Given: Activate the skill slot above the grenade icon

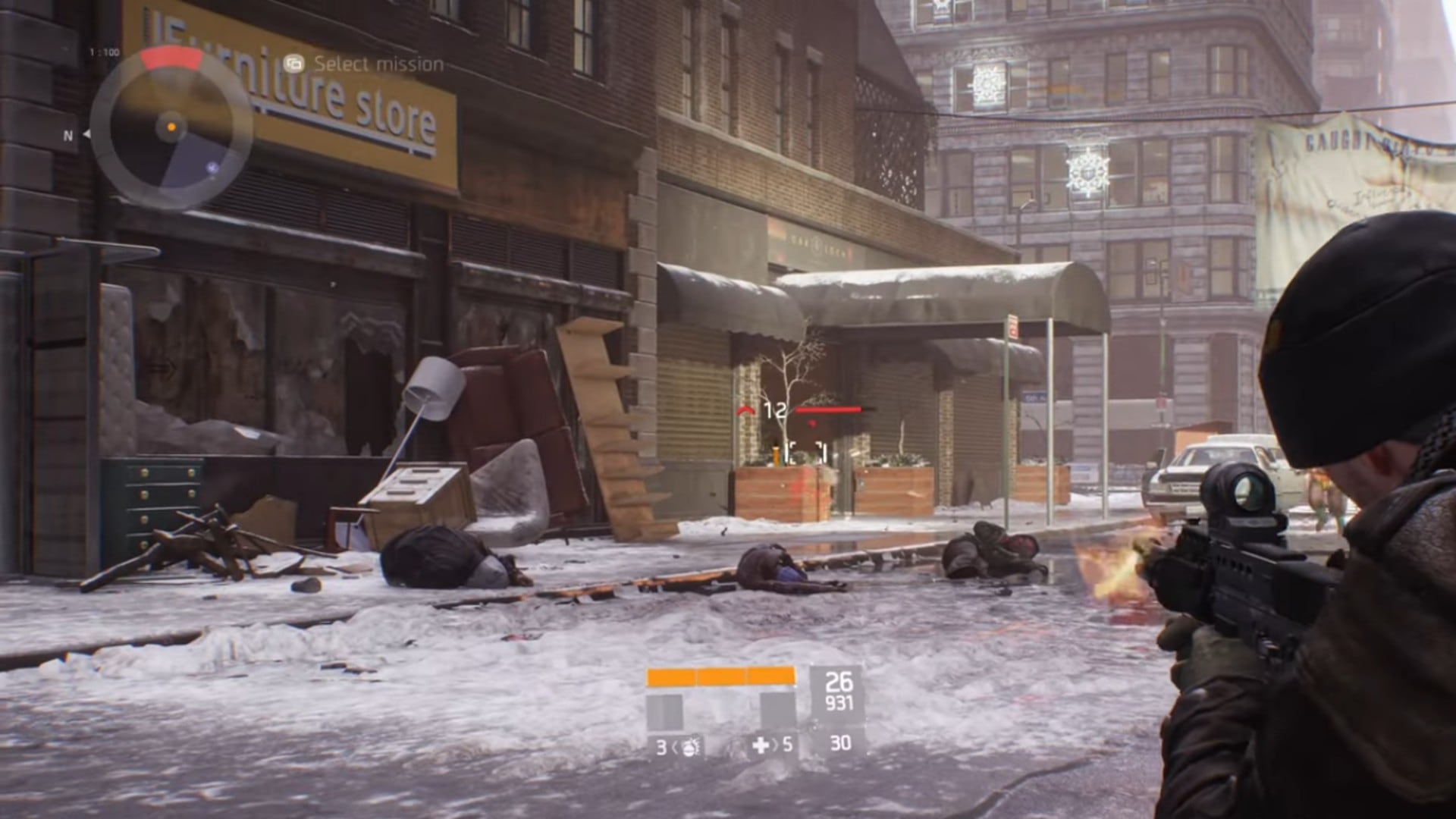Looking at the screenshot, I should click(664, 711).
